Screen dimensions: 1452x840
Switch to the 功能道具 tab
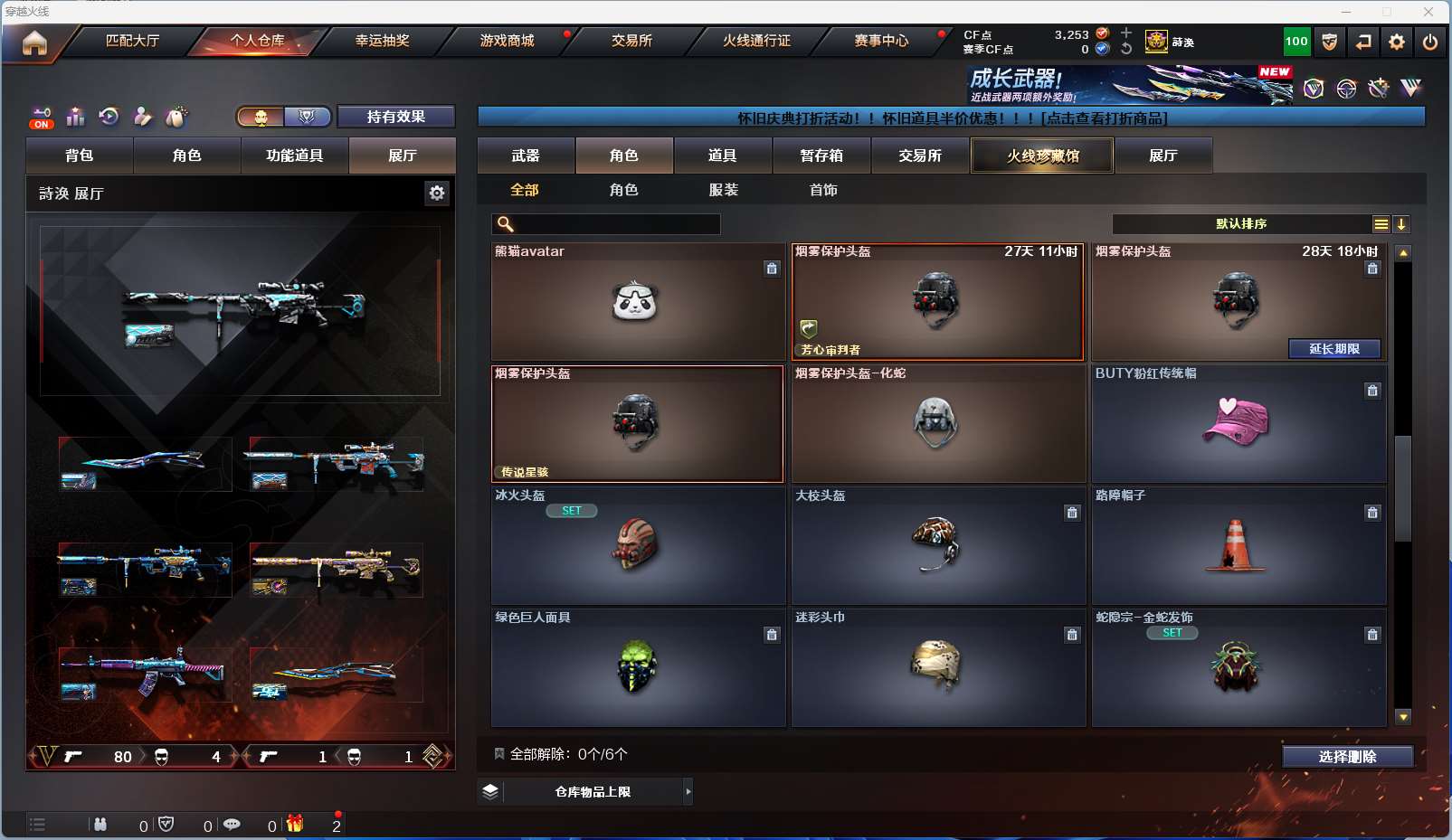(294, 156)
